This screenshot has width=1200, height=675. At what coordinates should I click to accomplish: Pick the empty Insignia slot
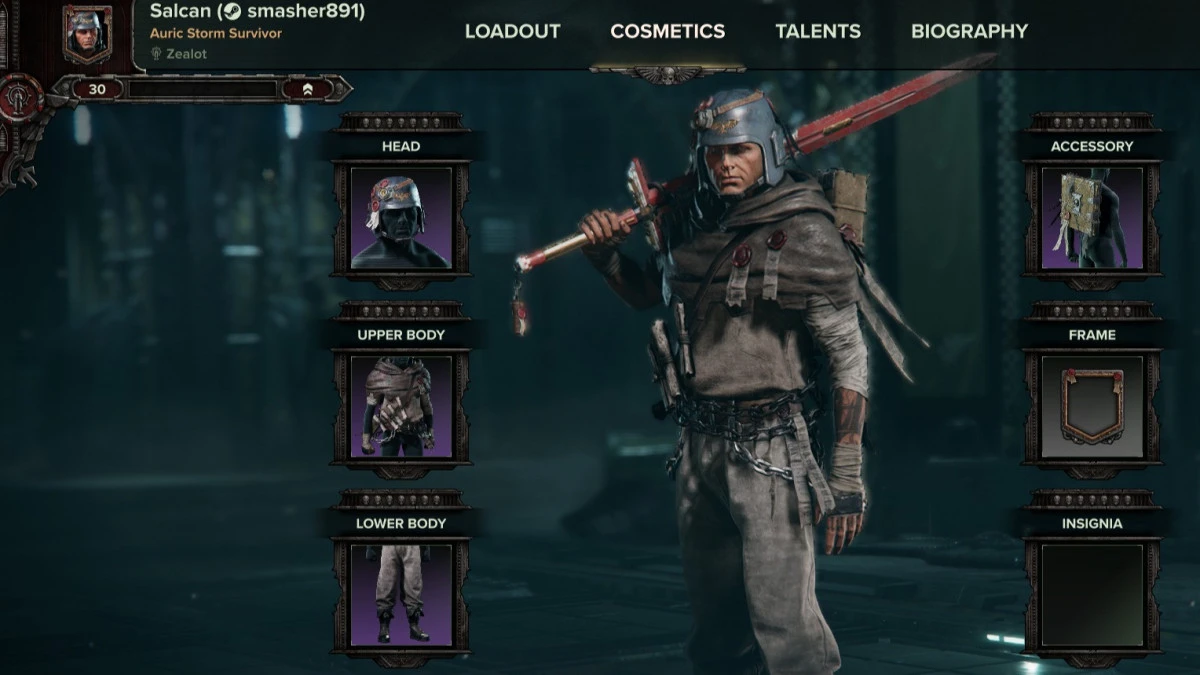(x=1092, y=595)
